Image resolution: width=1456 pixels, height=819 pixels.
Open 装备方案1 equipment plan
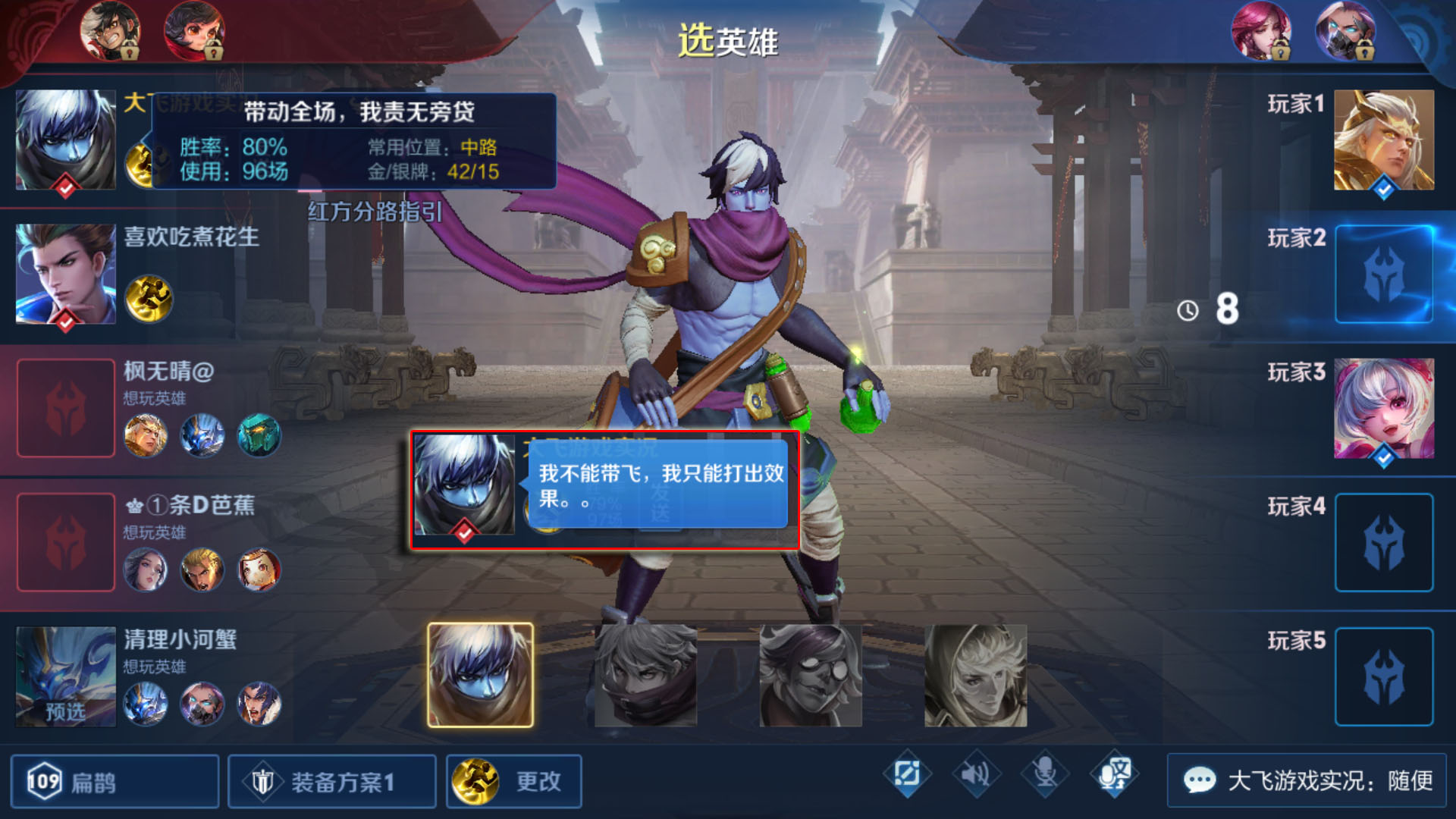(331, 781)
